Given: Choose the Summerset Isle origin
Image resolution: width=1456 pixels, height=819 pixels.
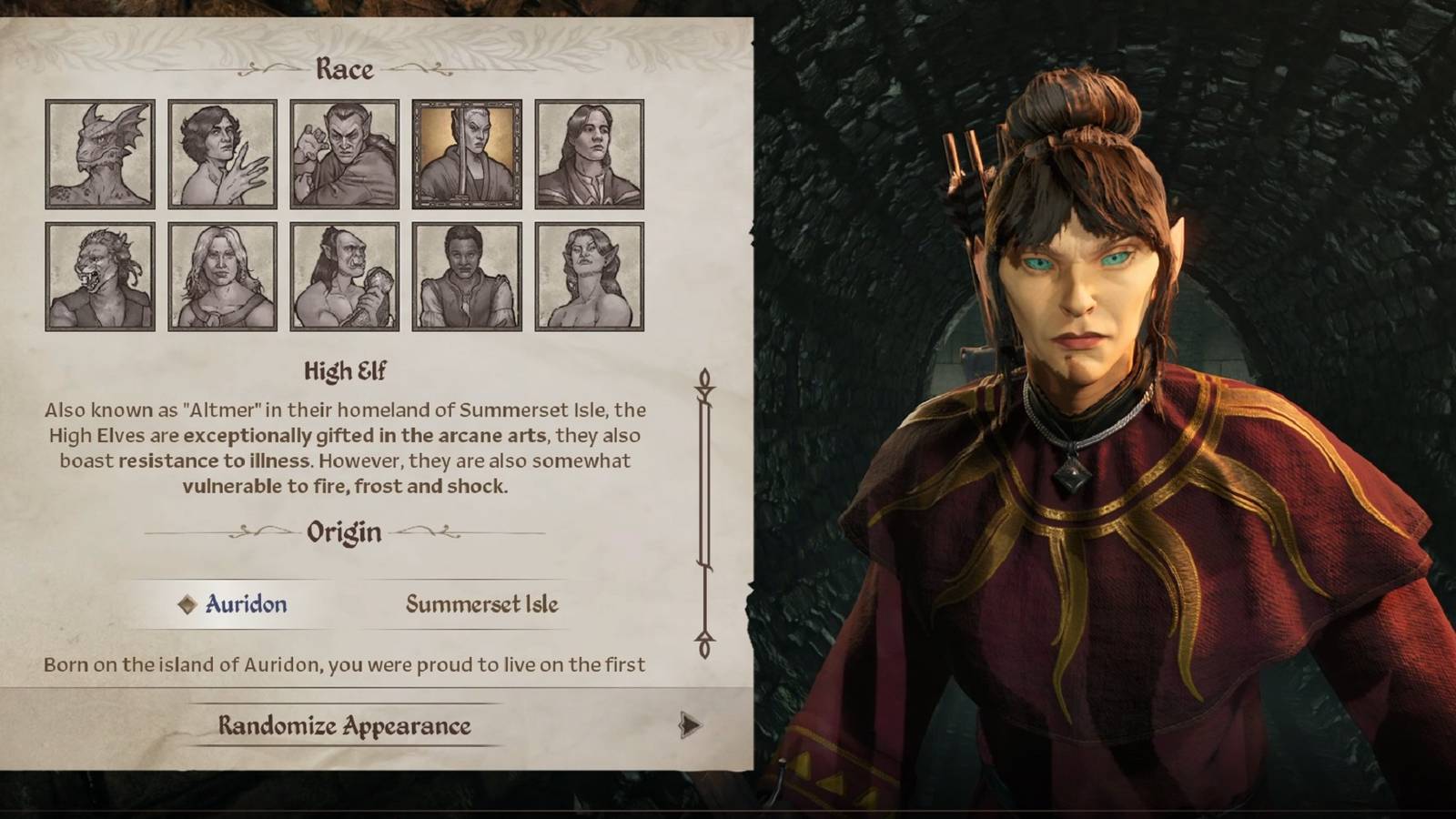Looking at the screenshot, I should [x=480, y=603].
